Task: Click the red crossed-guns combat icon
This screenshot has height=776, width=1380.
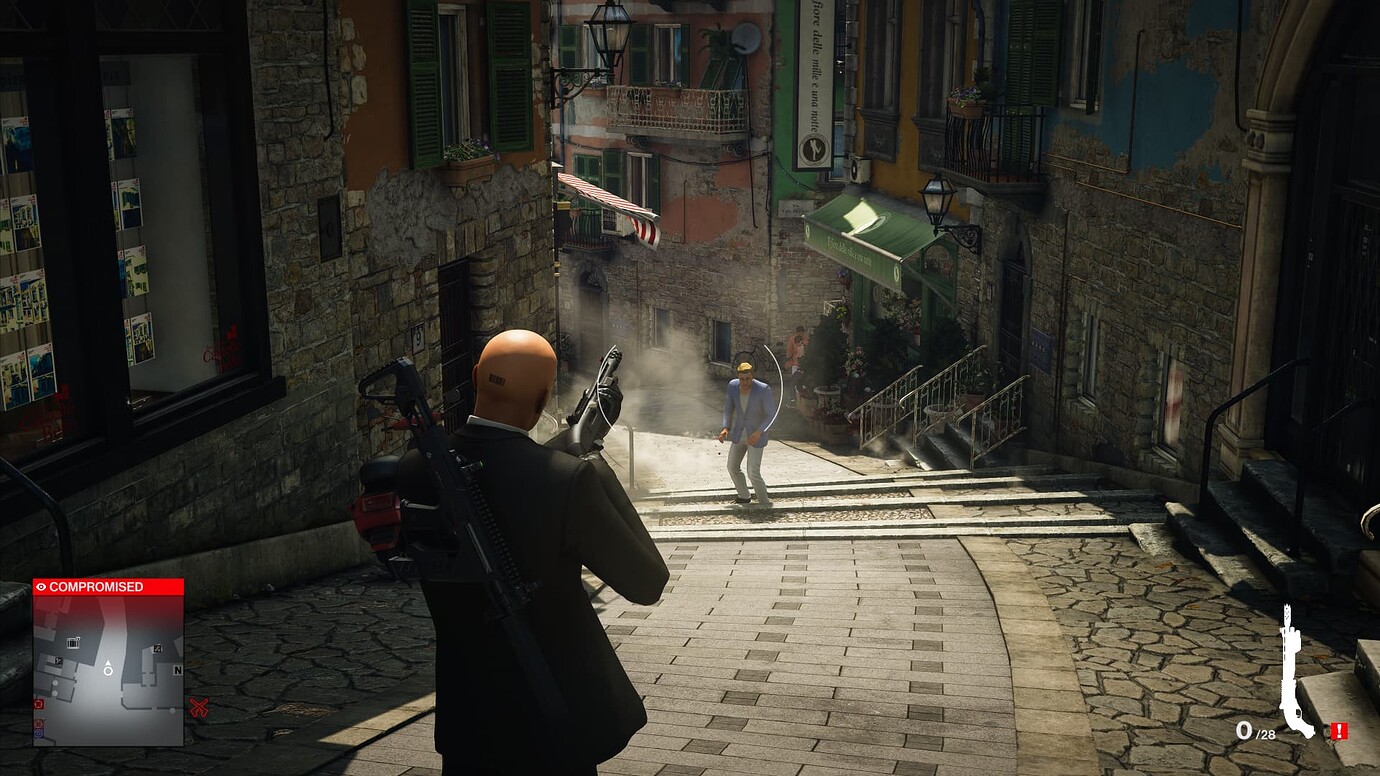Action: (x=199, y=708)
